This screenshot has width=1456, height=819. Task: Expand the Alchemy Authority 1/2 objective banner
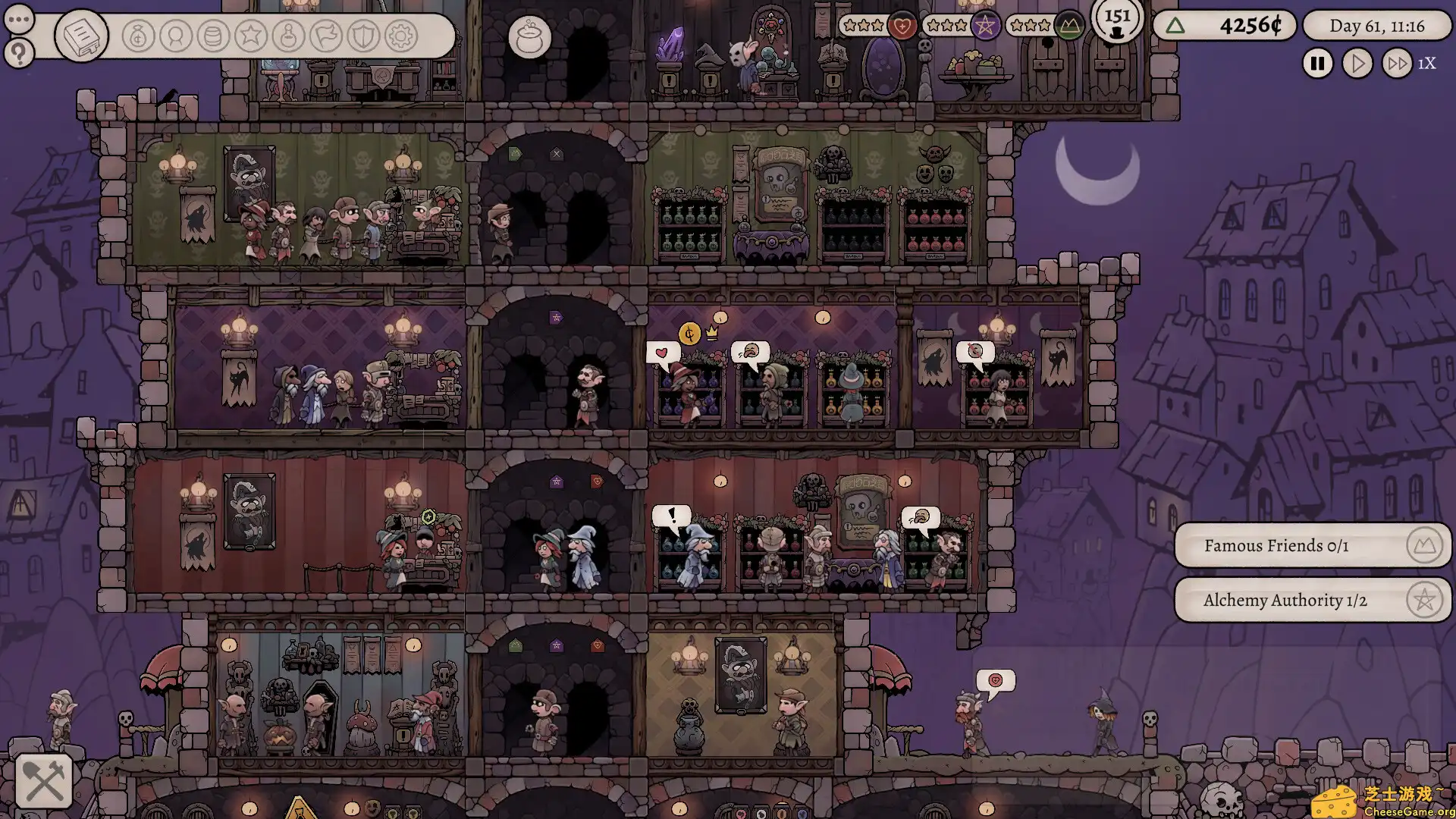pos(1313,600)
